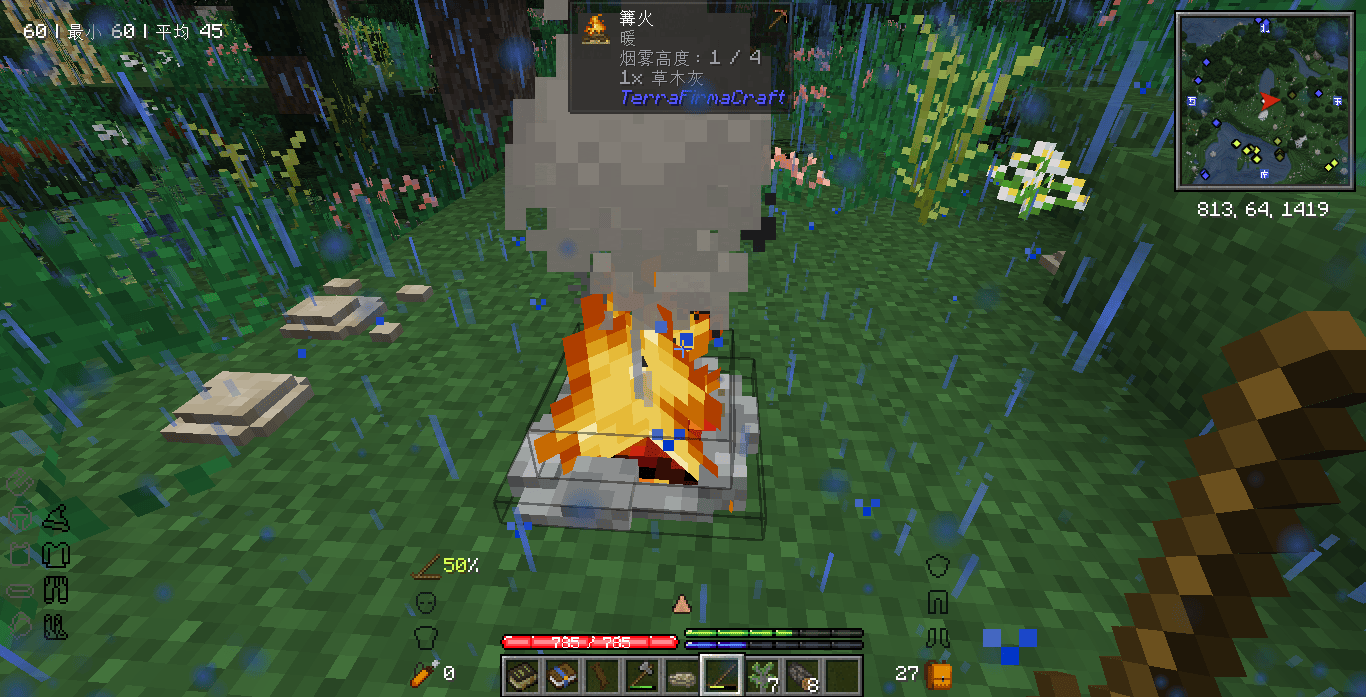
Task: Choose the log stack of 8
Action: [802, 675]
